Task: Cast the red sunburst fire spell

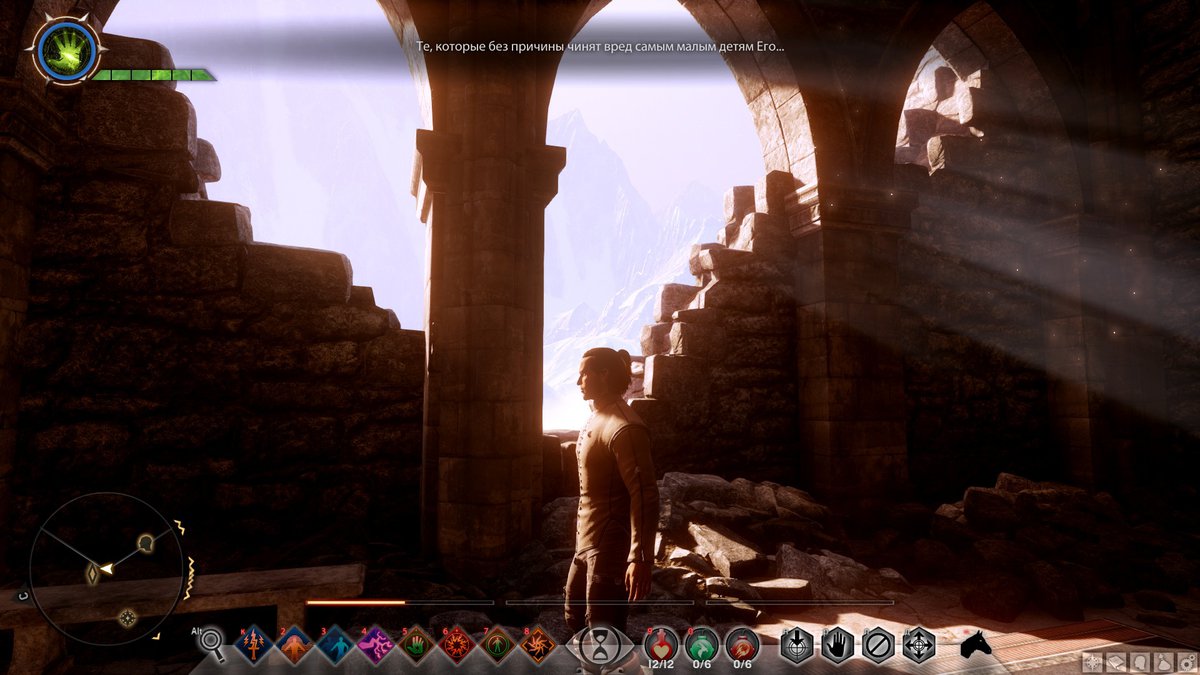Action: coord(457,646)
